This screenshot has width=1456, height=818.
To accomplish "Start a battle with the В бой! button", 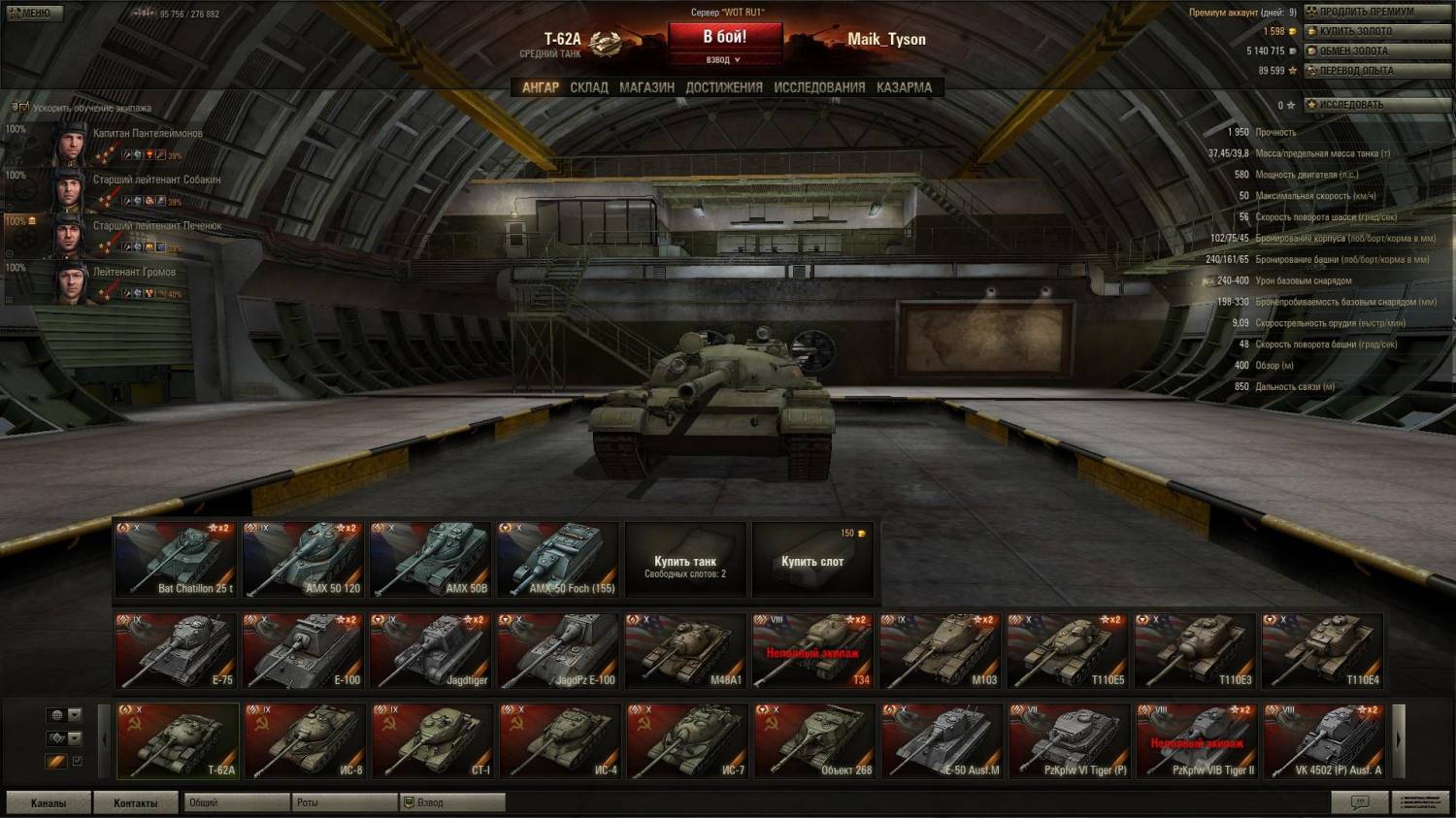I will click(x=724, y=37).
